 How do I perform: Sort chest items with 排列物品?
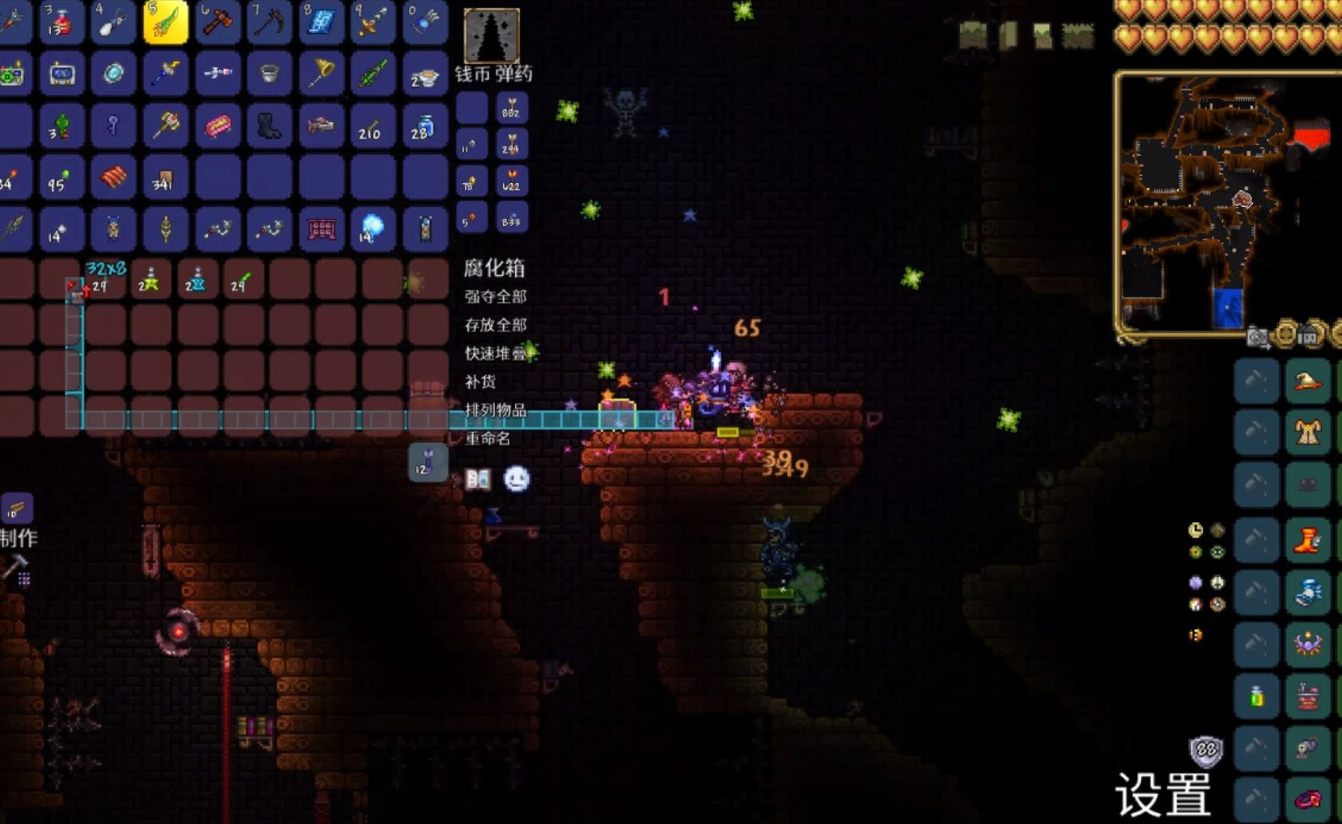tap(496, 410)
